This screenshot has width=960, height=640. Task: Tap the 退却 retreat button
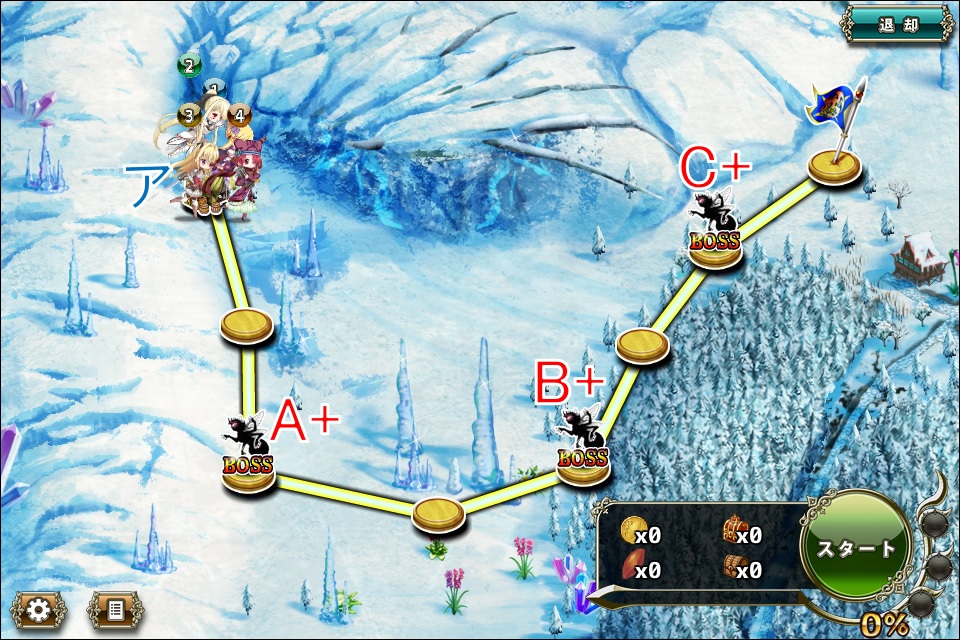[x=897, y=23]
